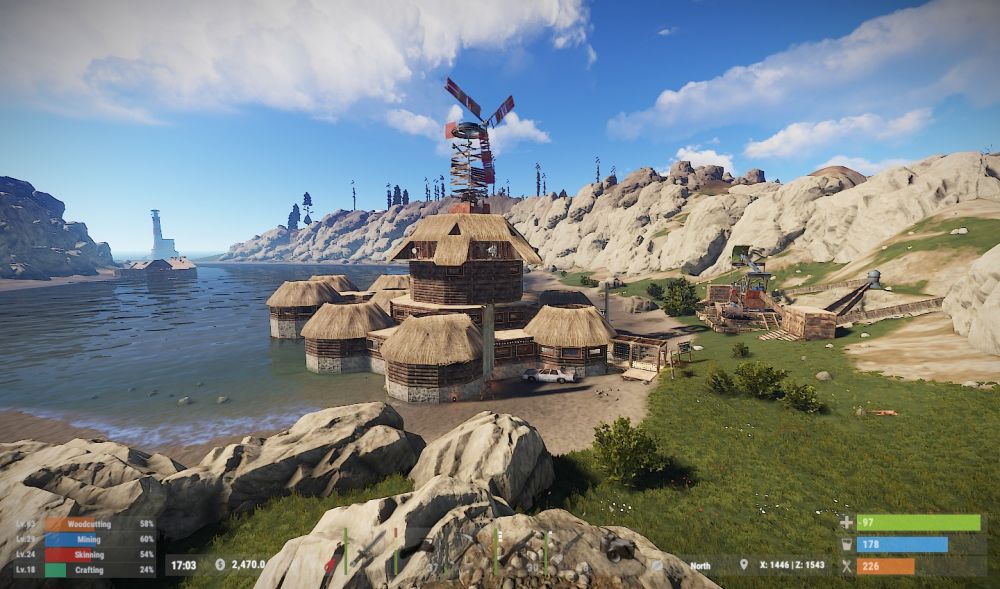This screenshot has height=589, width=1000.
Task: Click the map pin icon beside coordinates
Action: 743,565
